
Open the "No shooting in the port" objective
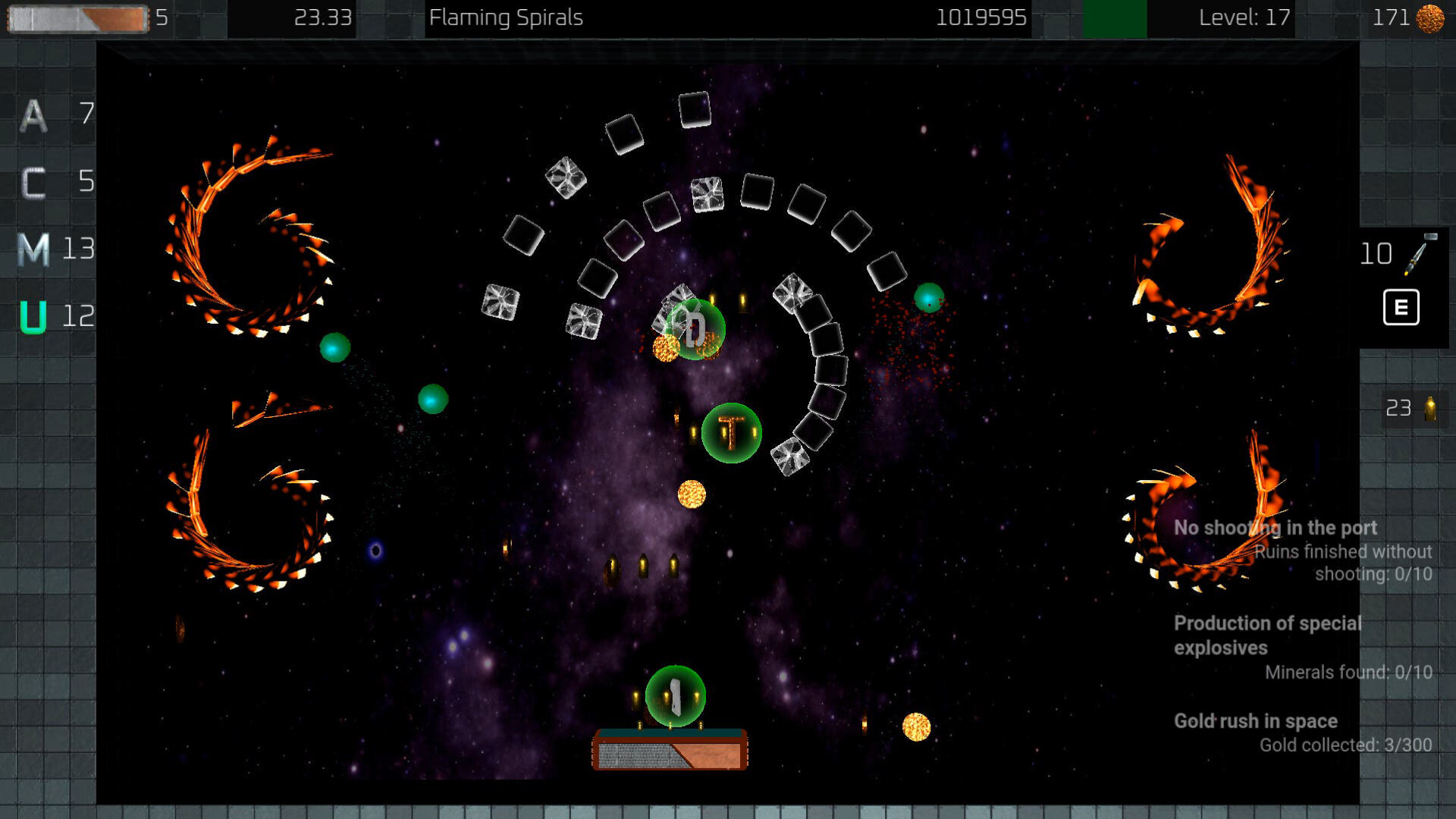[x=1275, y=528]
